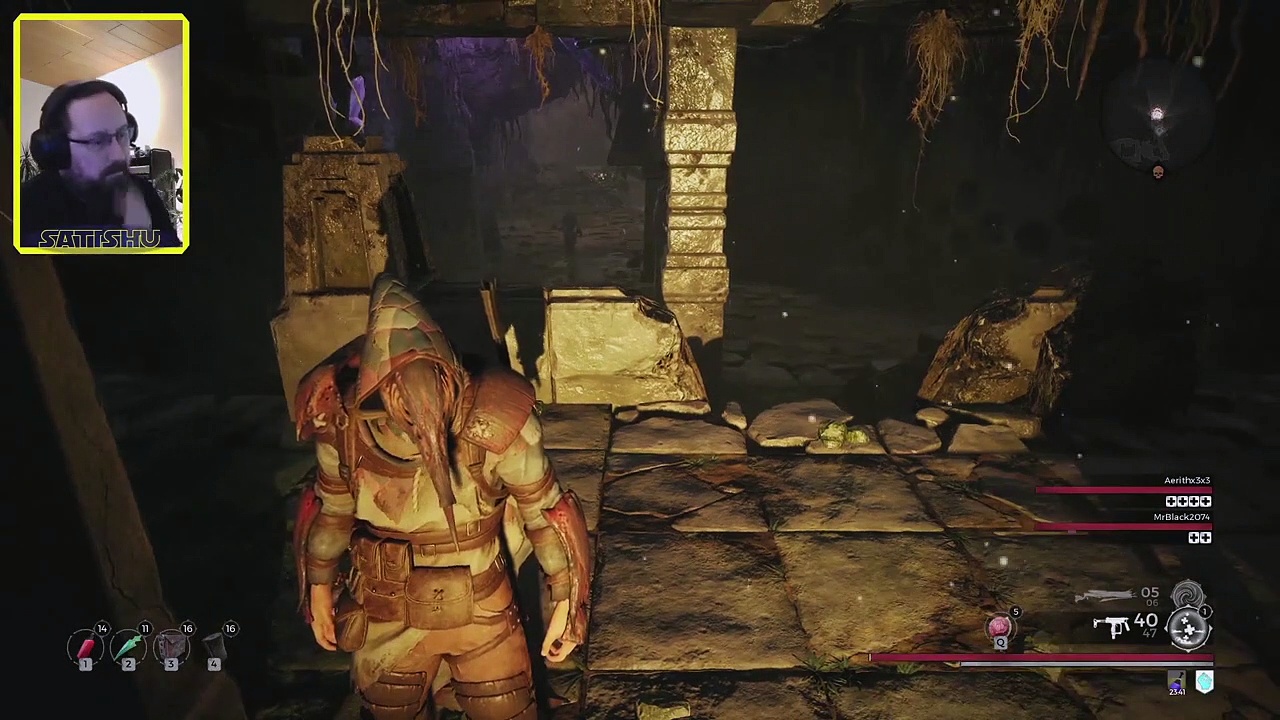Select the submachine gun weapon icon
1280x720 pixels.
pos(1111,626)
